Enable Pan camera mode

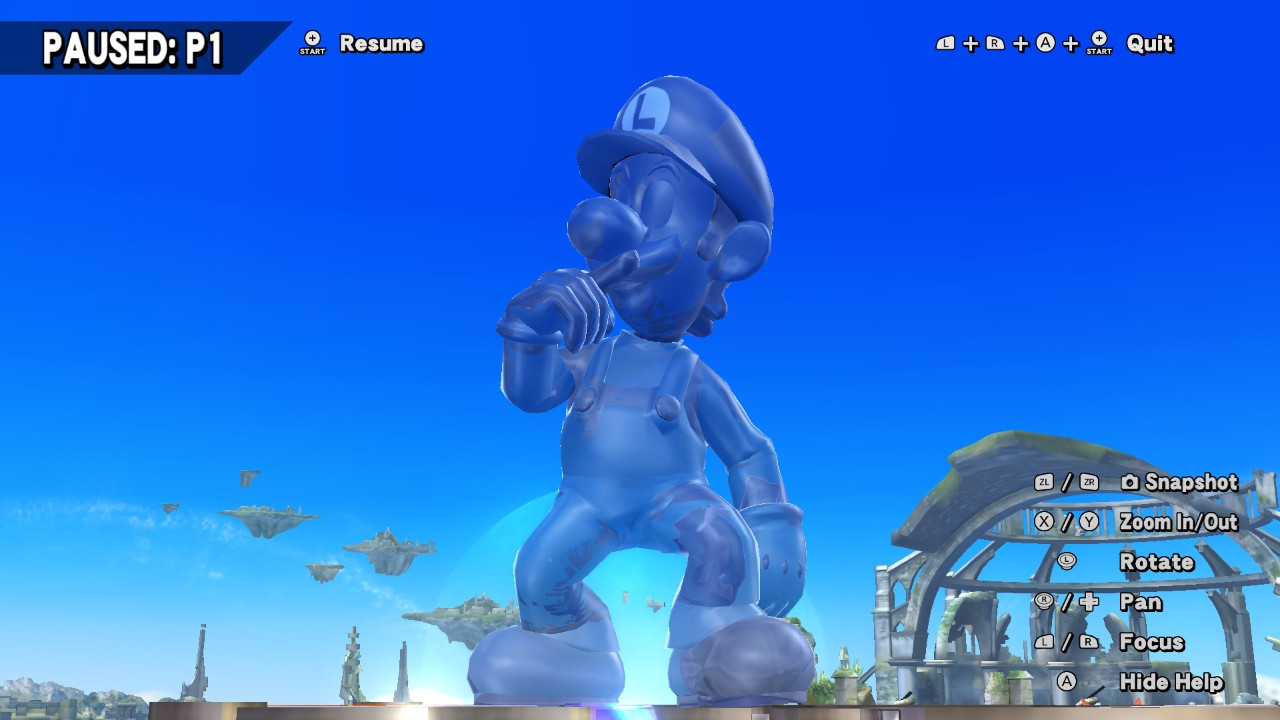(1140, 601)
